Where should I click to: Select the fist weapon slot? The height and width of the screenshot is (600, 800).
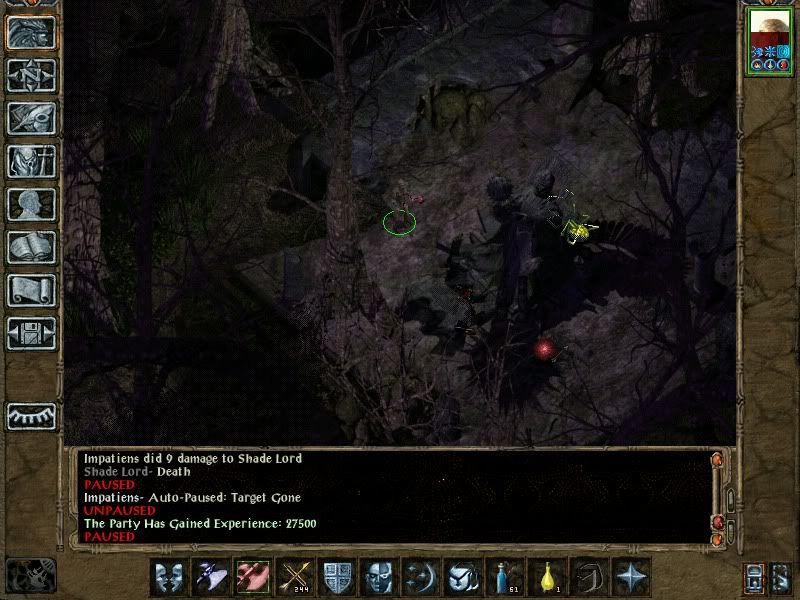tap(253, 578)
